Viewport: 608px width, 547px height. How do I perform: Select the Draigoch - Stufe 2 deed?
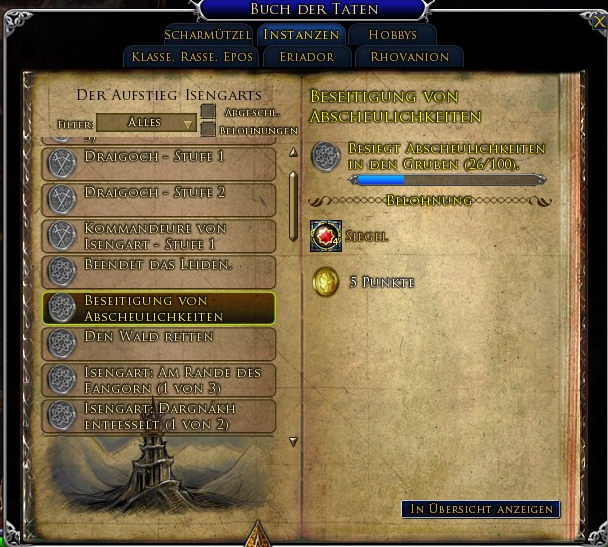(159, 197)
